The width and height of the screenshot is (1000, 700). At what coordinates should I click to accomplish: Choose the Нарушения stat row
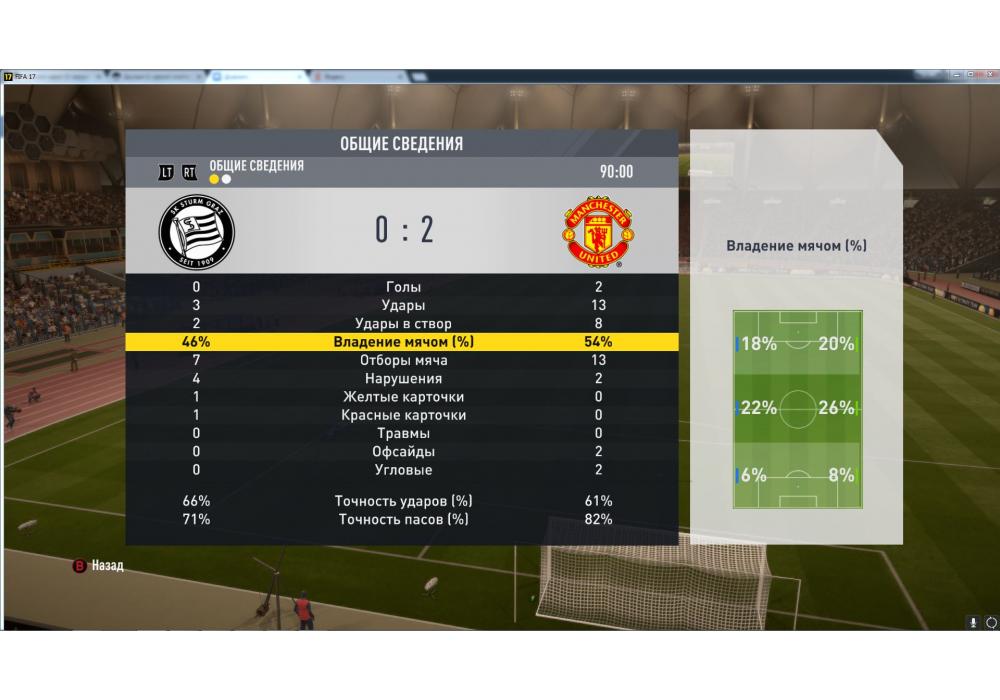coord(403,378)
